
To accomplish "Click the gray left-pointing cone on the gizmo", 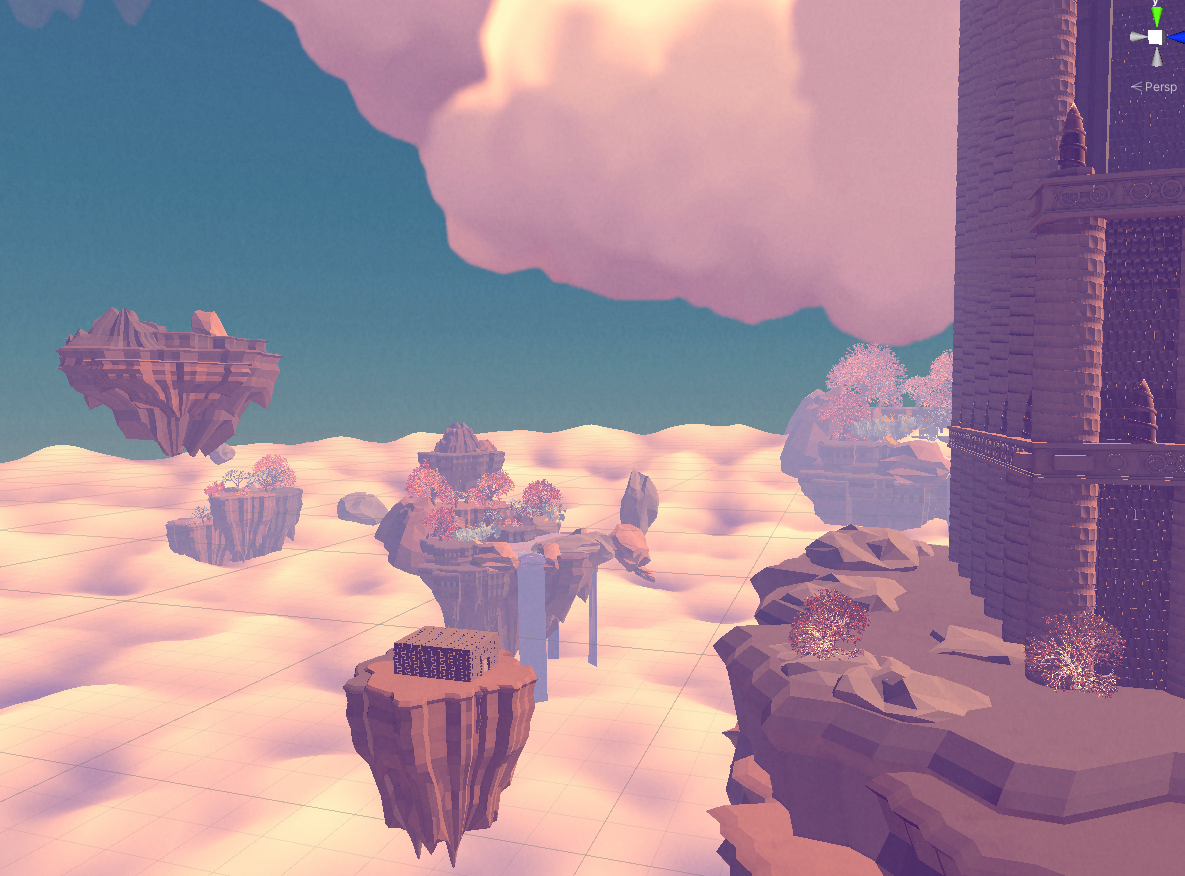I will [1138, 37].
